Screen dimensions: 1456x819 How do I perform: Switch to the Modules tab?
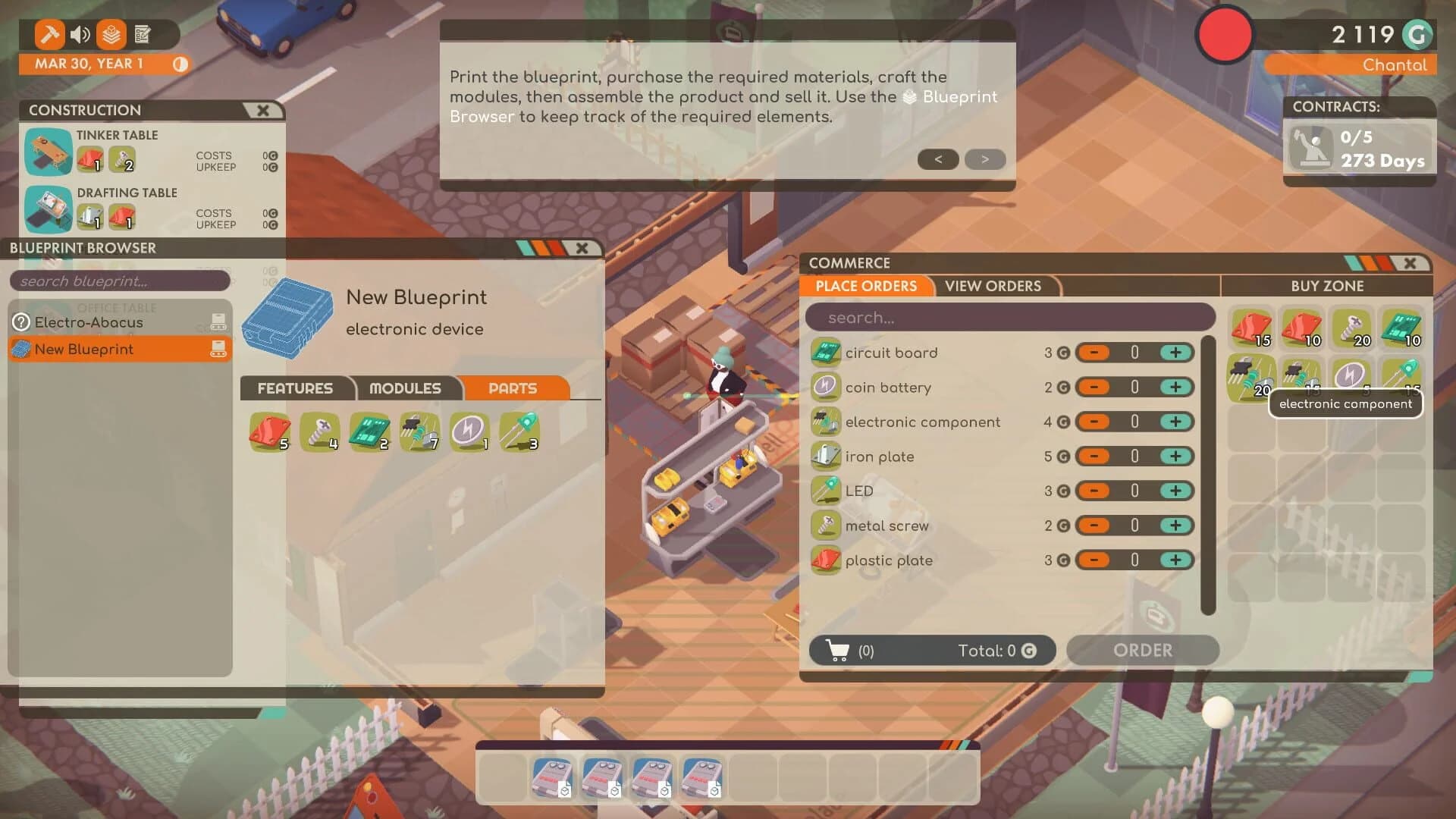[406, 388]
